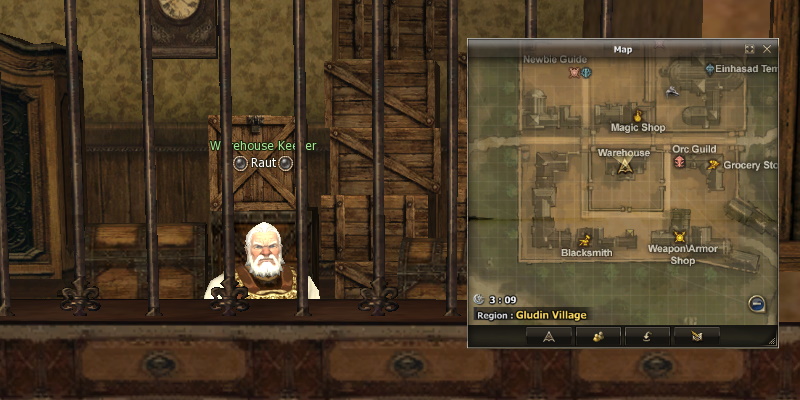Select the Newbie Guide marker
The width and height of the screenshot is (800, 400).
click(574, 72)
